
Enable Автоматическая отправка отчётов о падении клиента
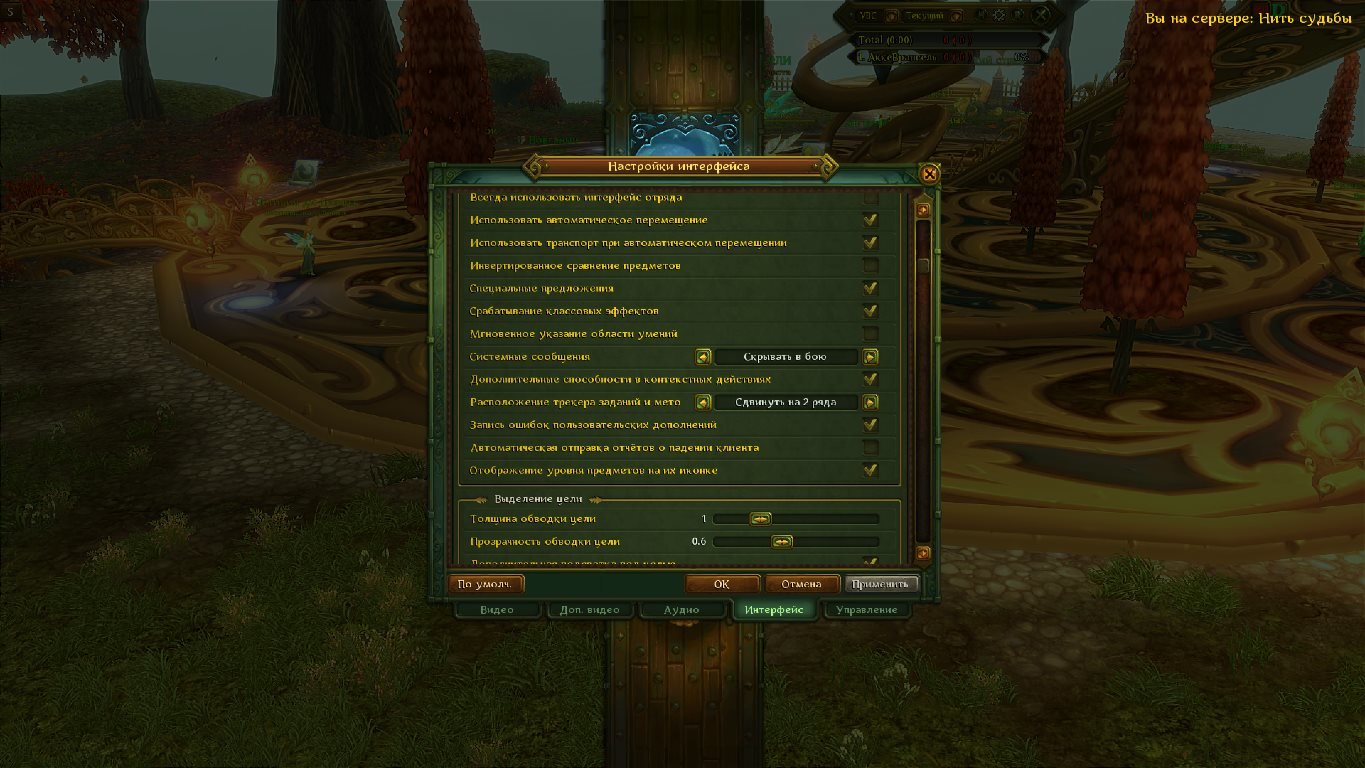click(870, 448)
